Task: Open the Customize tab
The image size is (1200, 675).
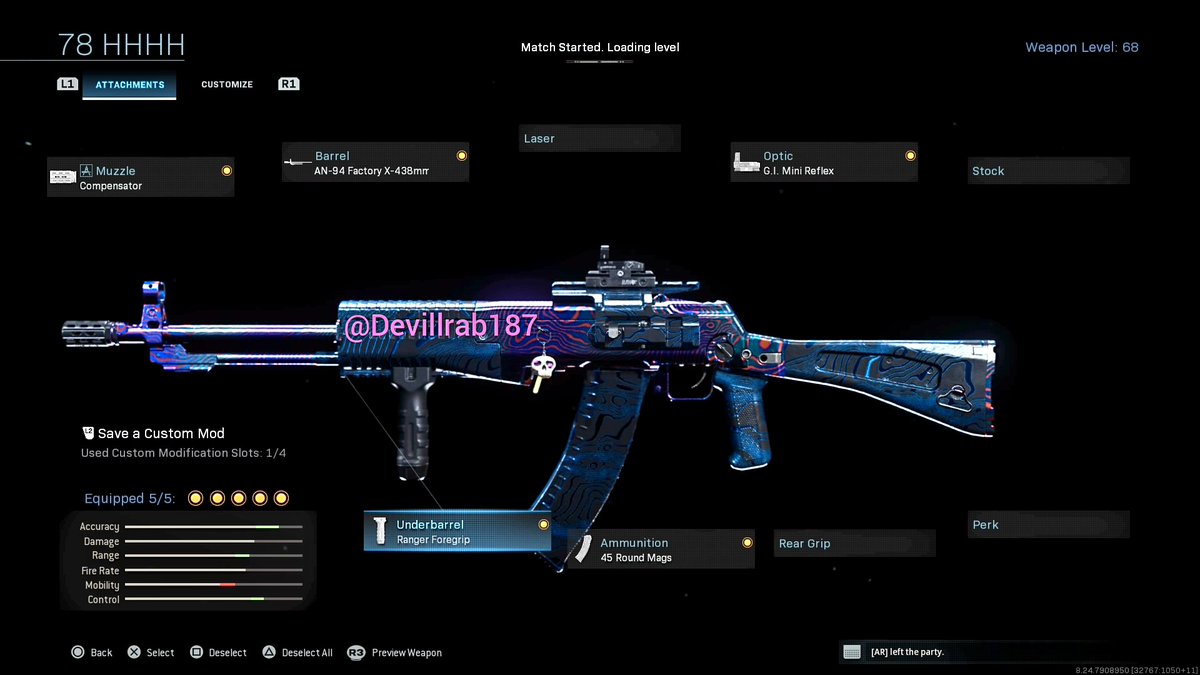Action: pyautogui.click(x=227, y=85)
